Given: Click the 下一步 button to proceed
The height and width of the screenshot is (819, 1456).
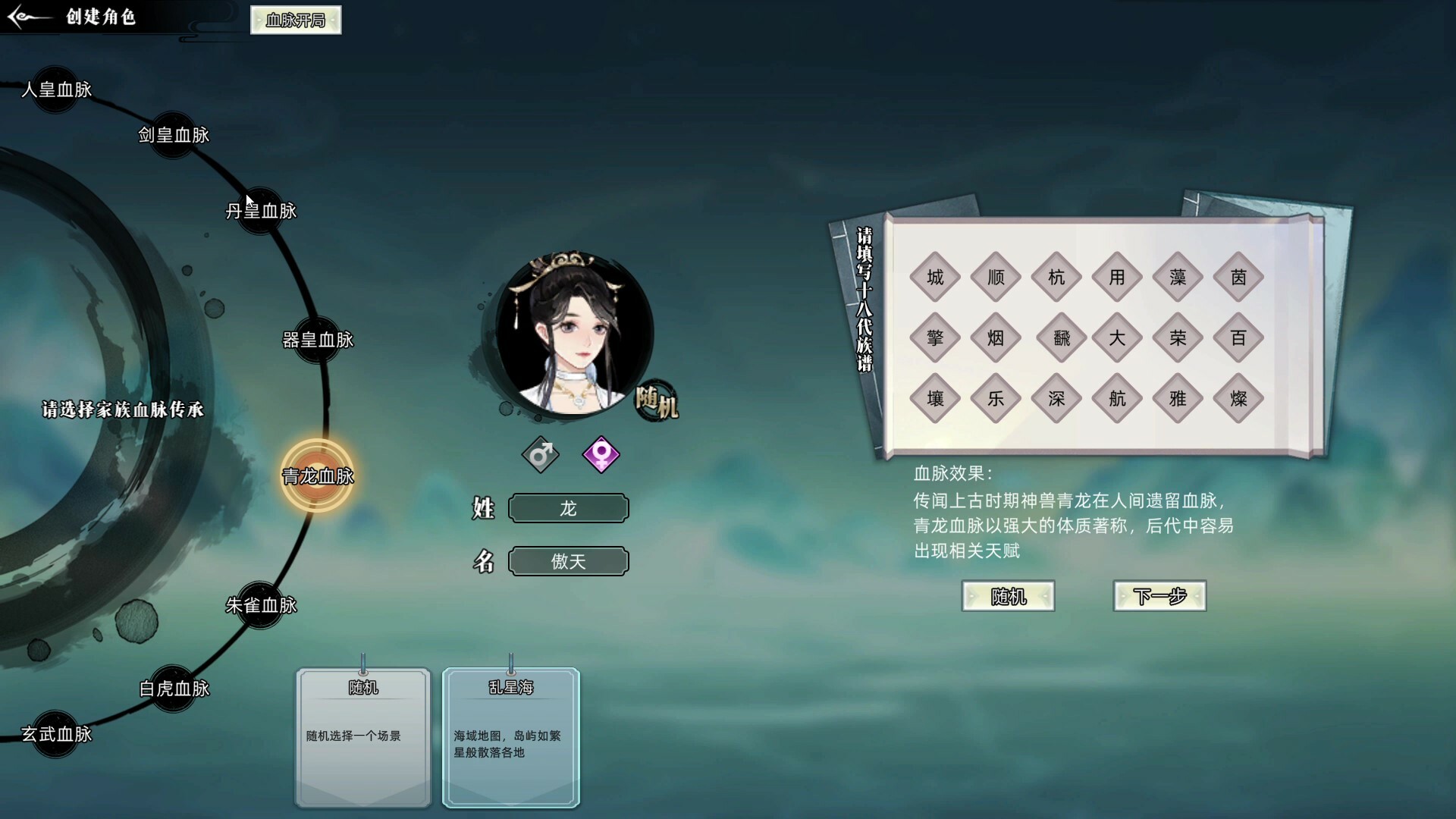Looking at the screenshot, I should pyautogui.click(x=1159, y=596).
